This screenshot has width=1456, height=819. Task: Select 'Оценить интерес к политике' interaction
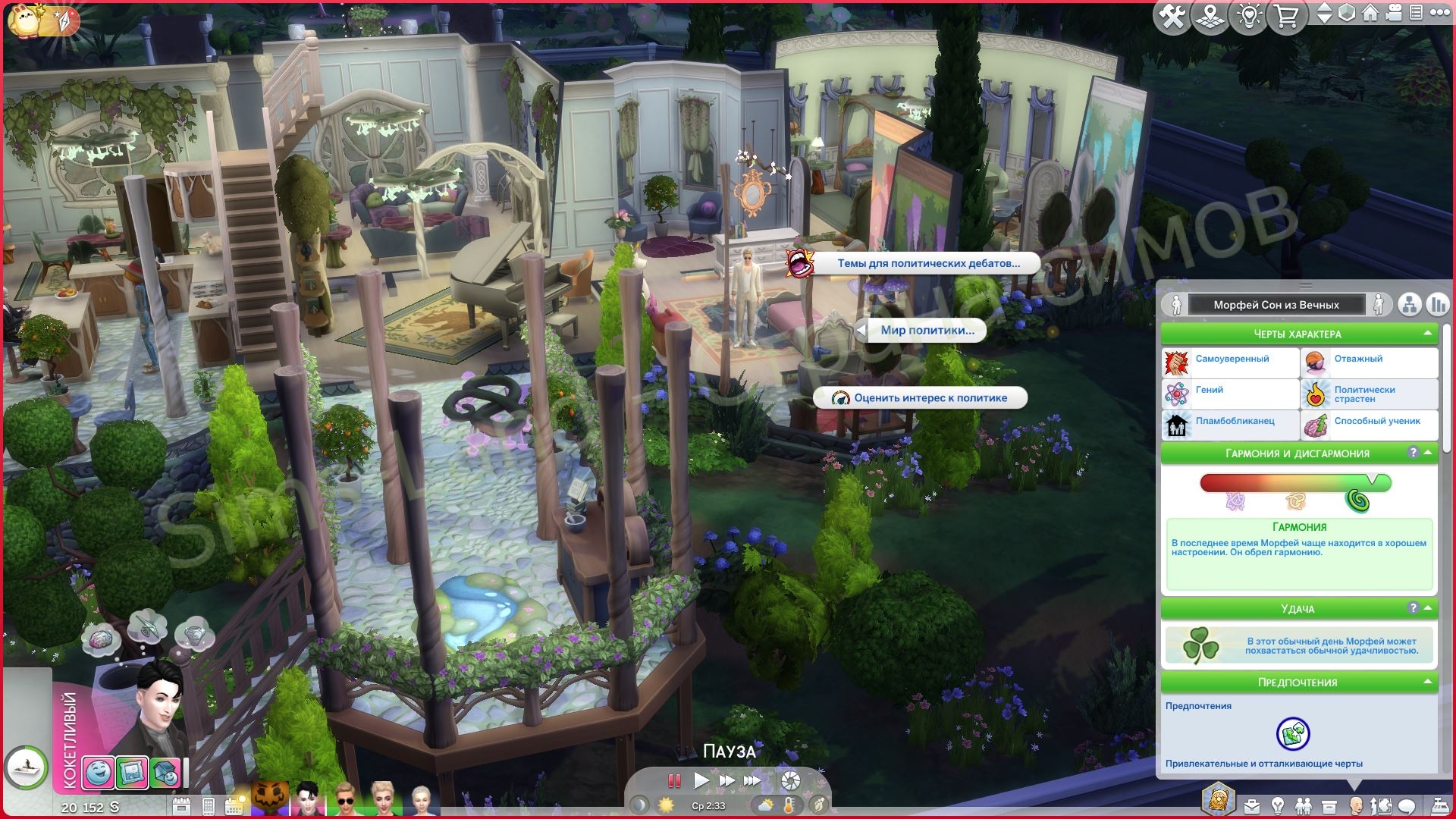(930, 398)
